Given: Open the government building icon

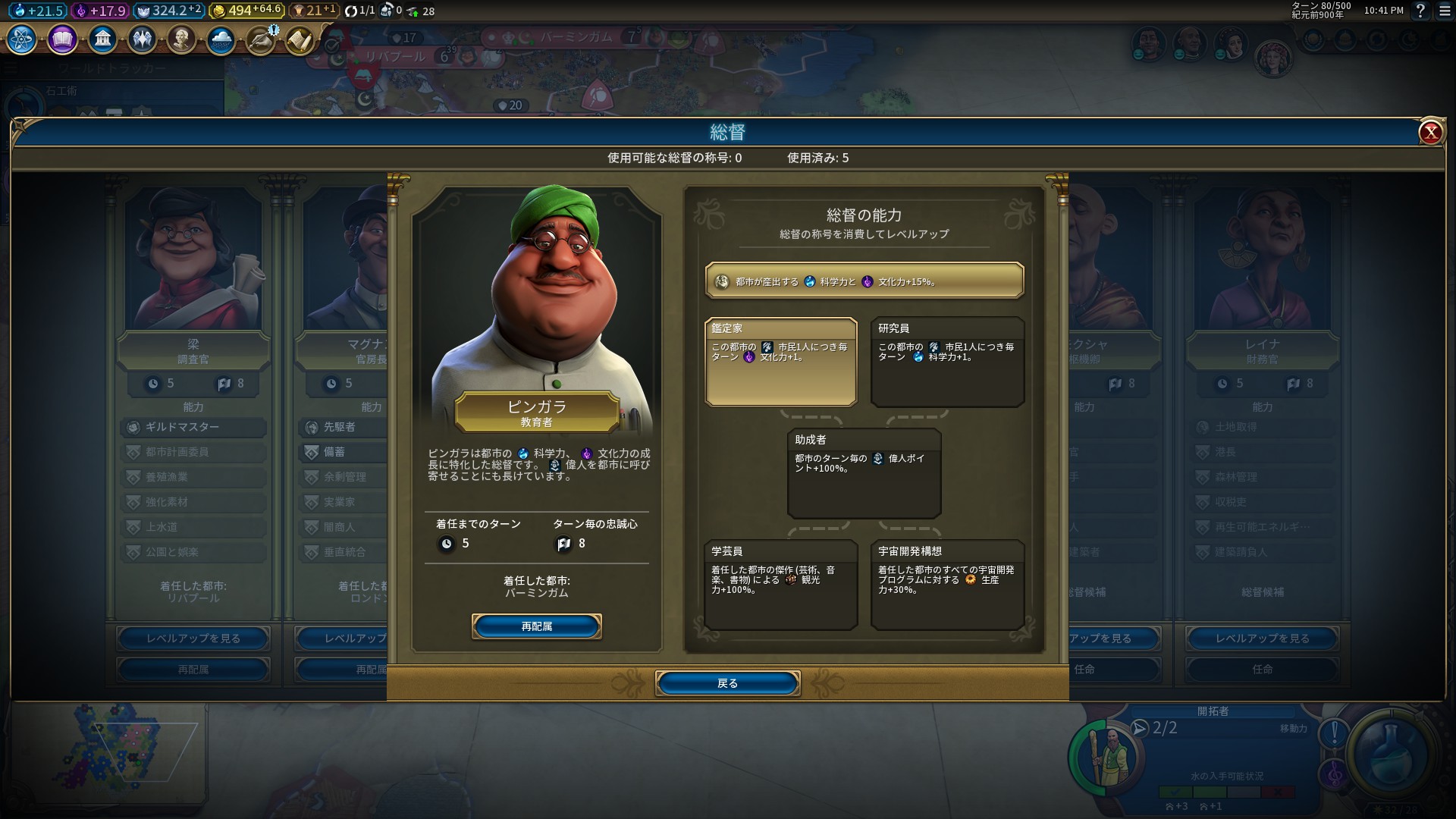Looking at the screenshot, I should 102,39.
